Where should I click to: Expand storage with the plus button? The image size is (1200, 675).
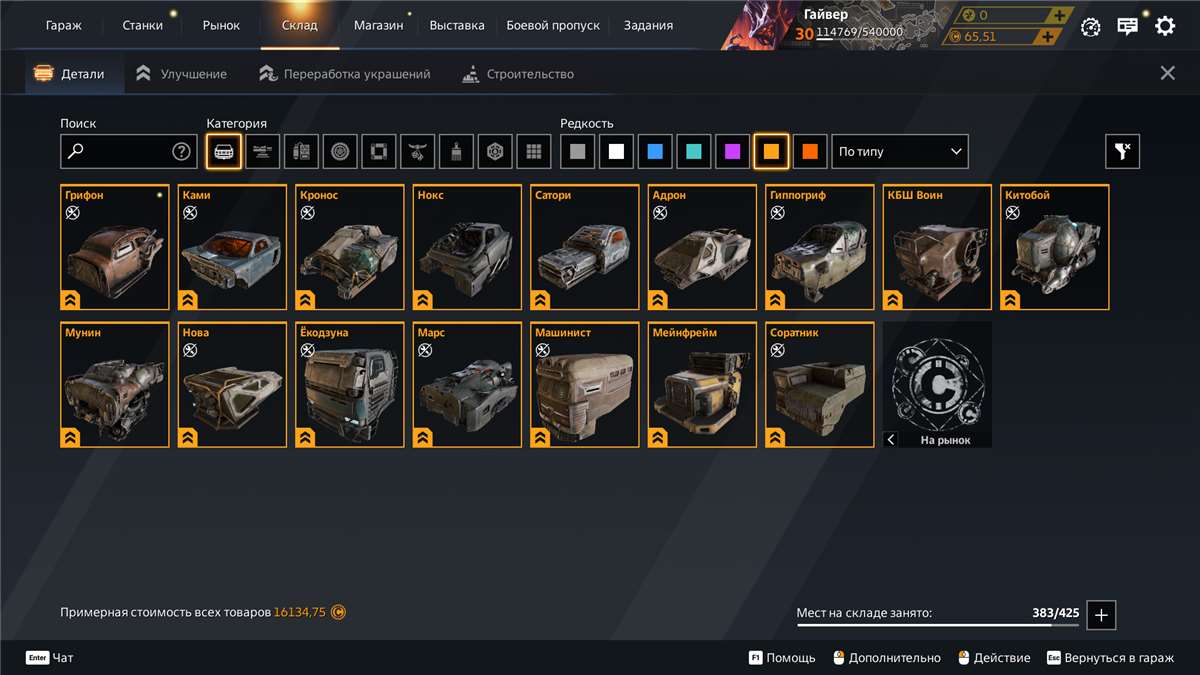(1101, 615)
